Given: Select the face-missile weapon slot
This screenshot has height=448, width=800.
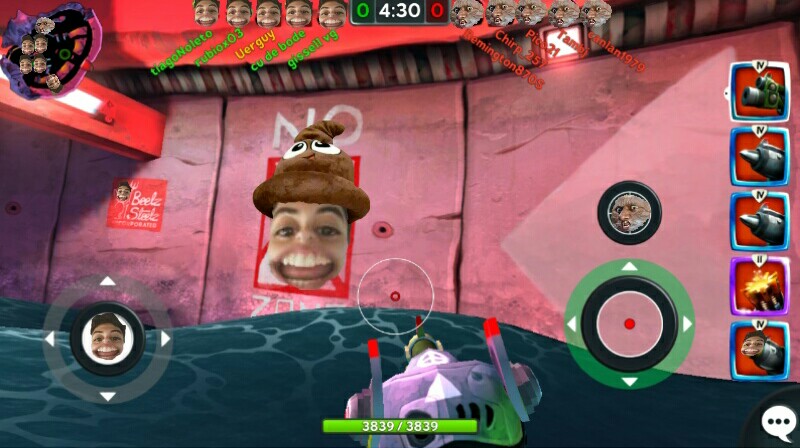Looking at the screenshot, I should pos(758,350).
